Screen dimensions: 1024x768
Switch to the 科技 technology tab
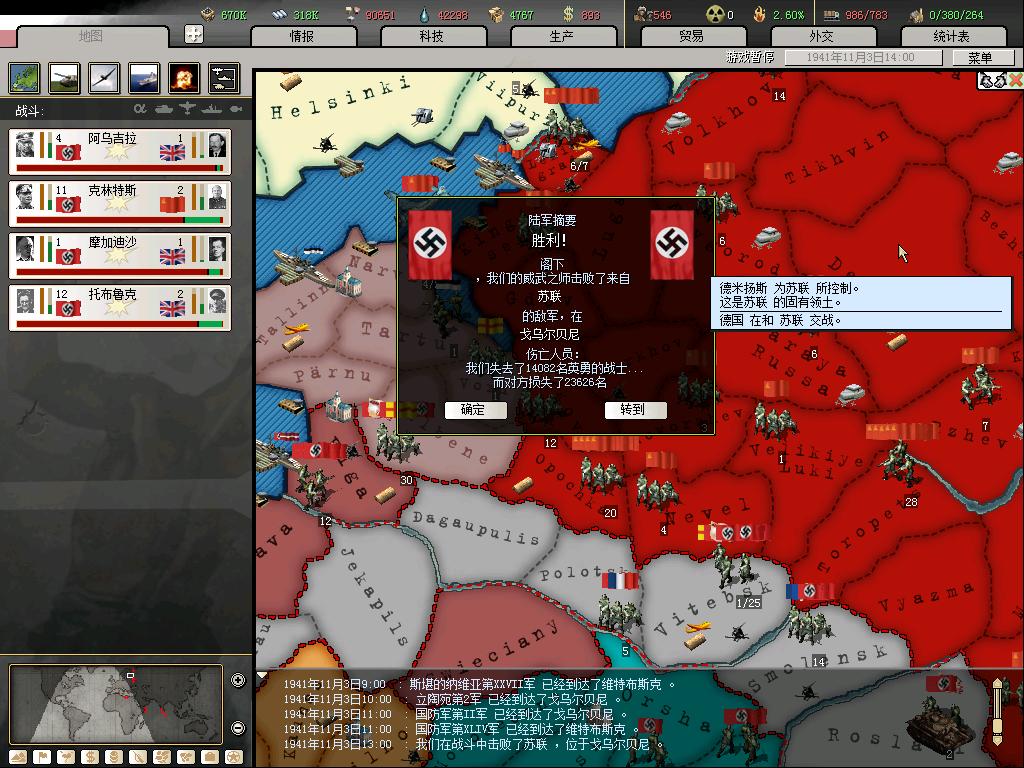point(431,37)
